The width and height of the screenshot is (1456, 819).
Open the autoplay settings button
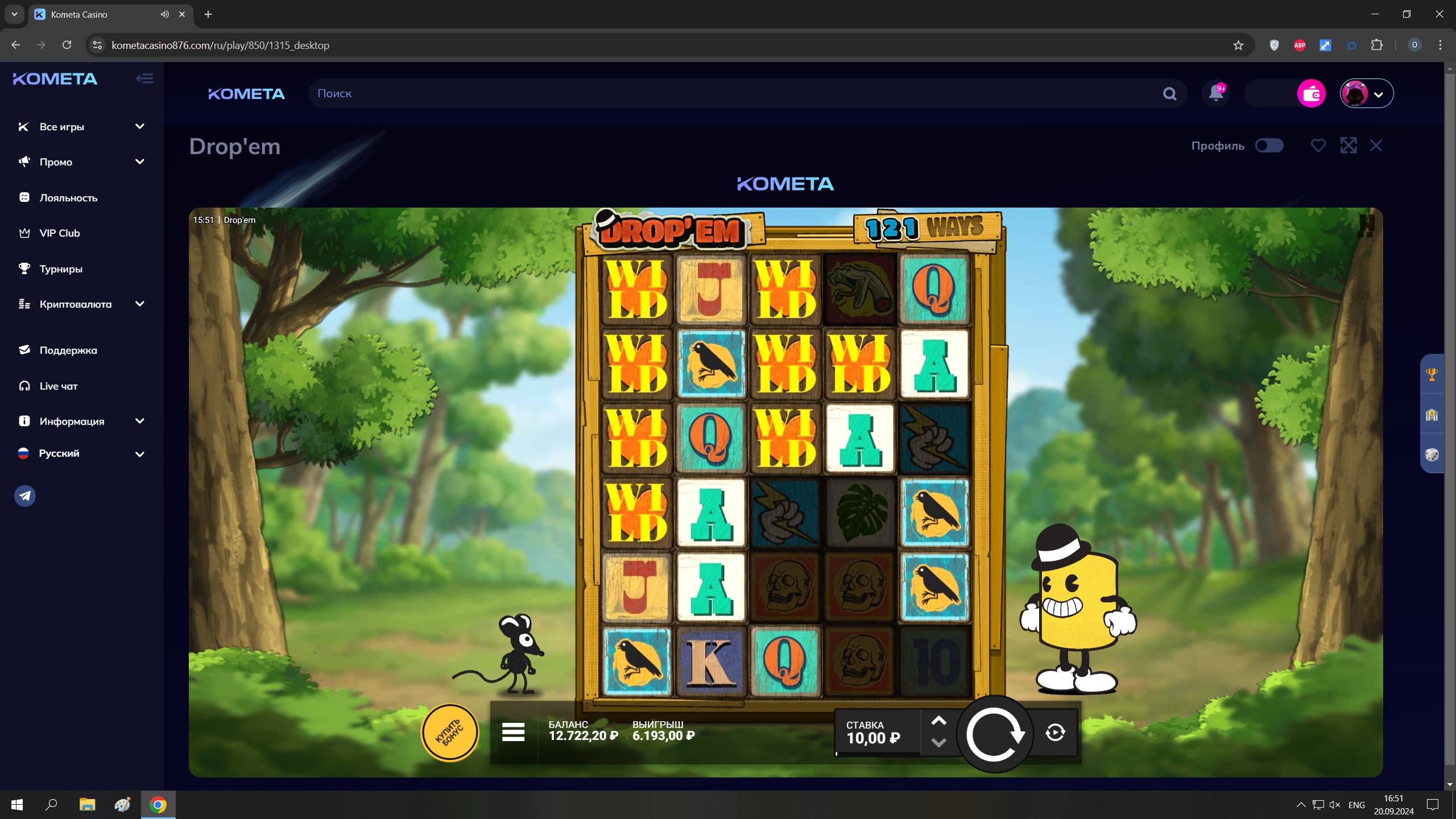coord(1055,733)
